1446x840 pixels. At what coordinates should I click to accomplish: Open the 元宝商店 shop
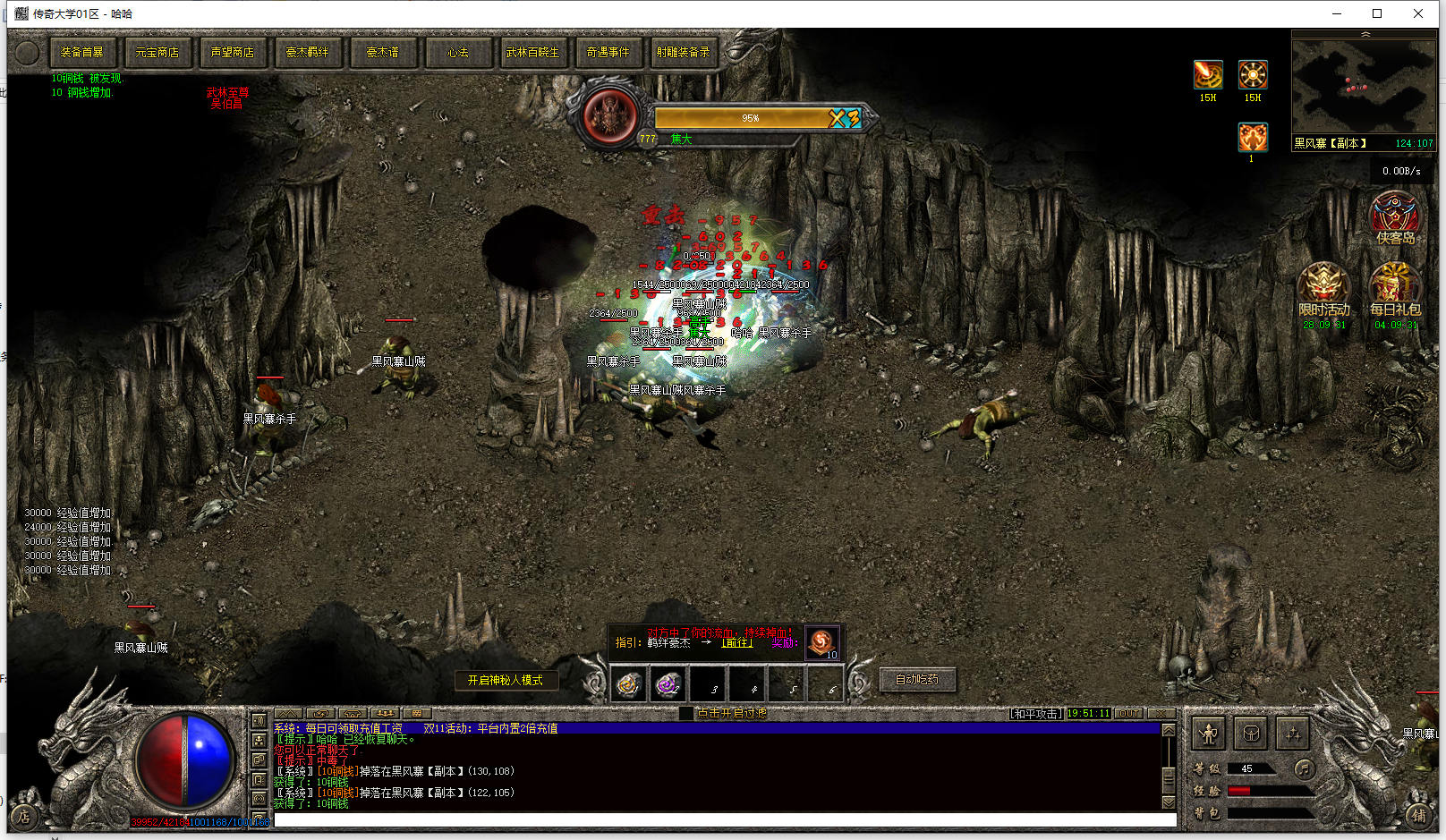[157, 53]
